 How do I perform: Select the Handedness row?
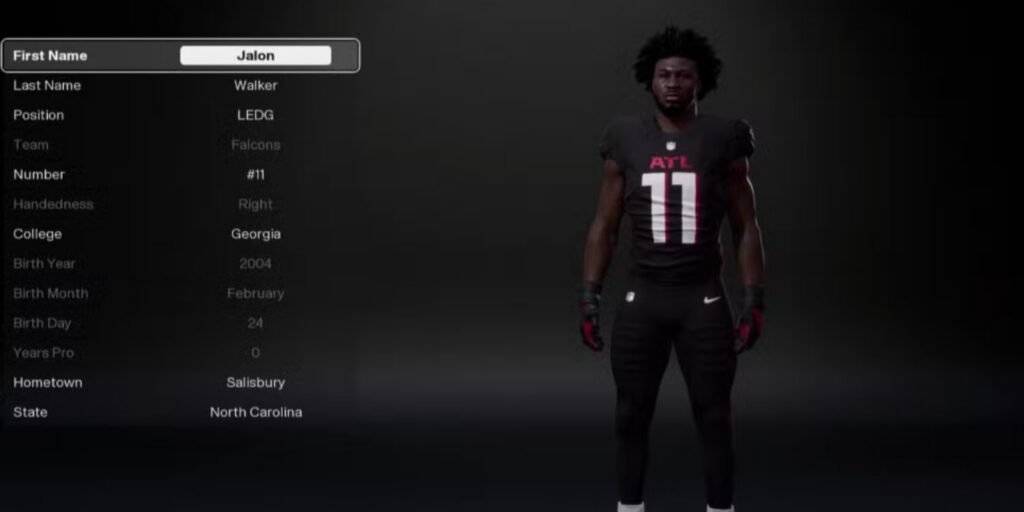click(x=180, y=204)
